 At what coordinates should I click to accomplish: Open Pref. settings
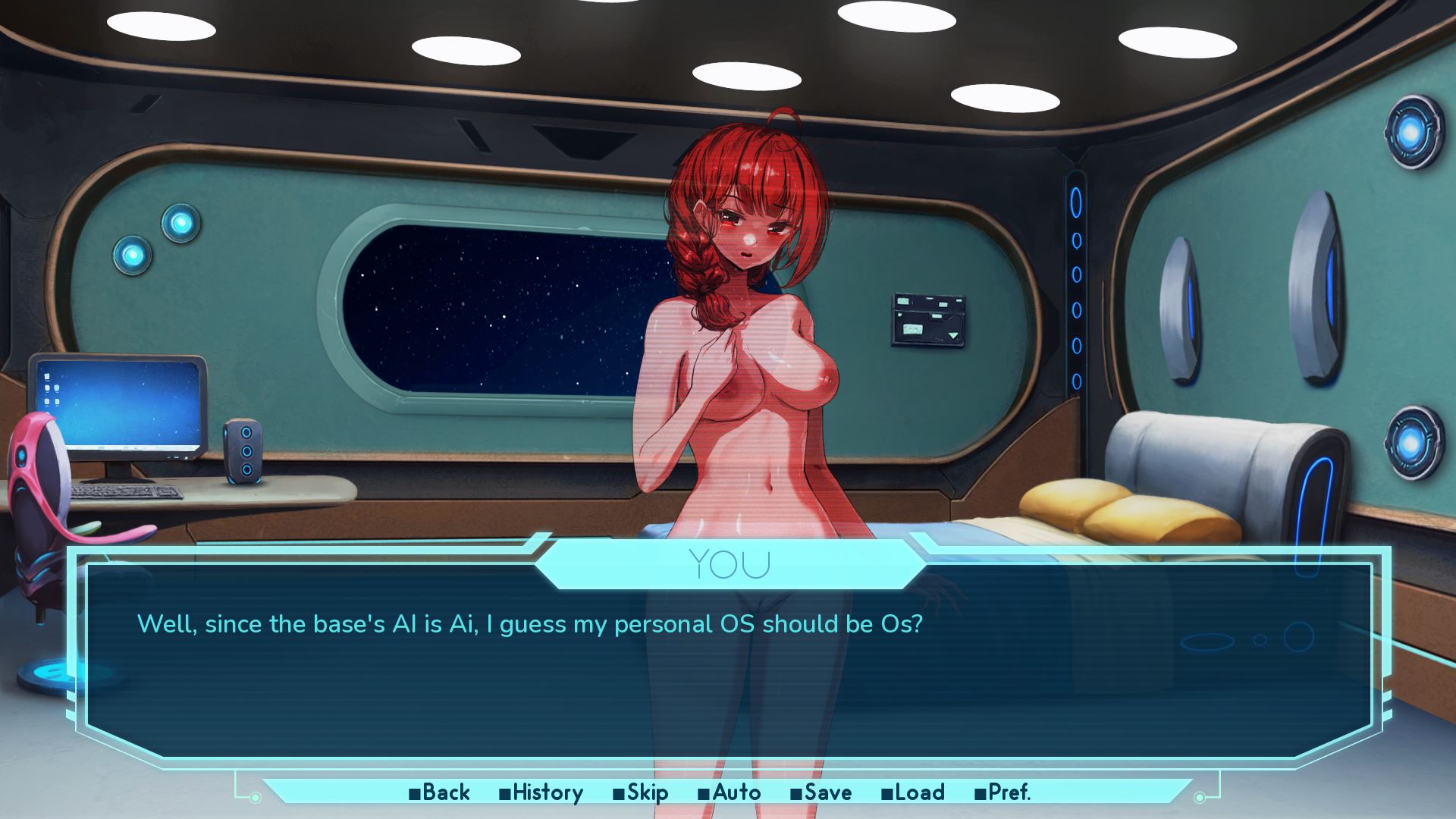point(1003,792)
